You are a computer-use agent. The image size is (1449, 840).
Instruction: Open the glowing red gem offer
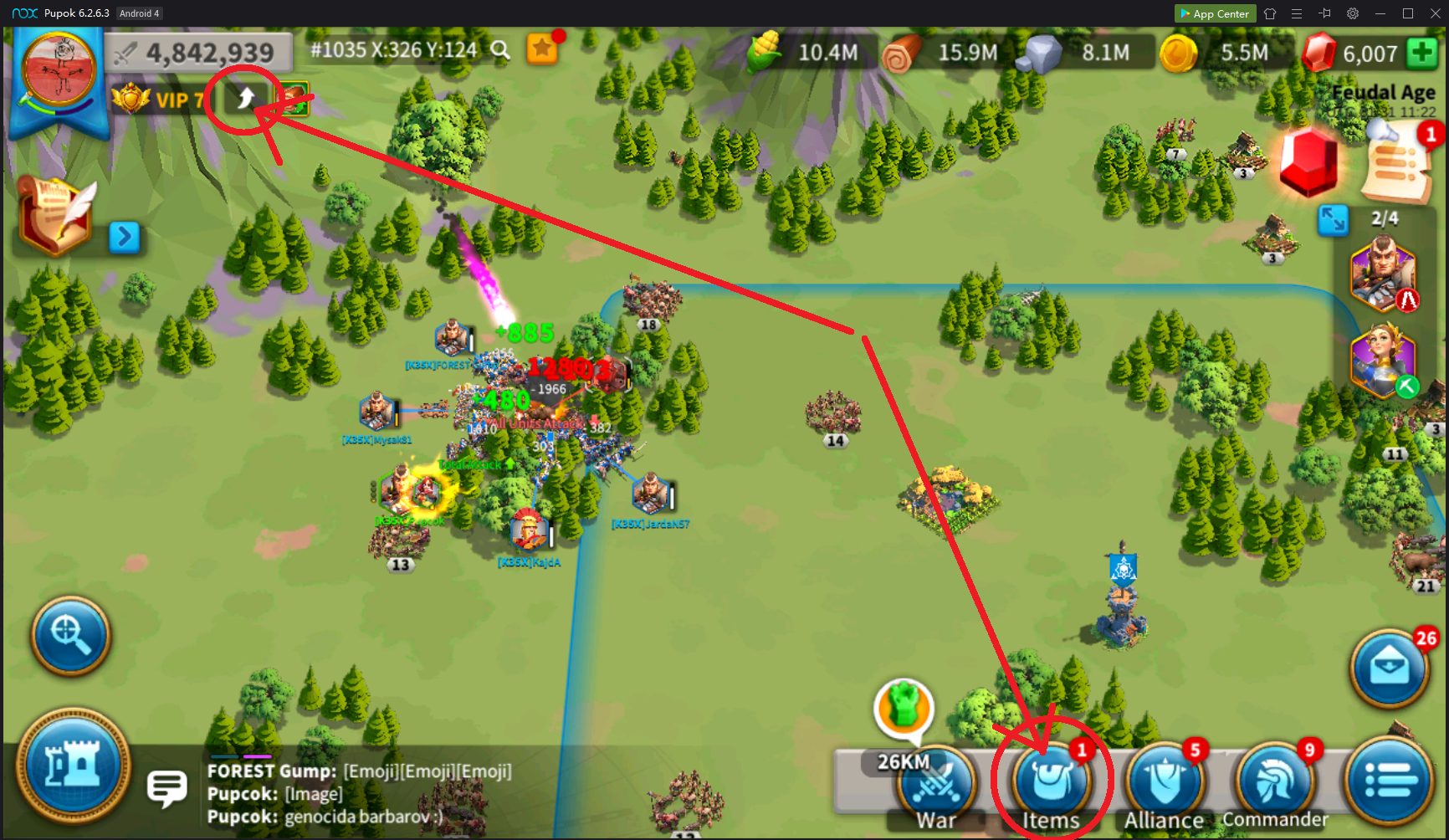pyautogui.click(x=1308, y=162)
